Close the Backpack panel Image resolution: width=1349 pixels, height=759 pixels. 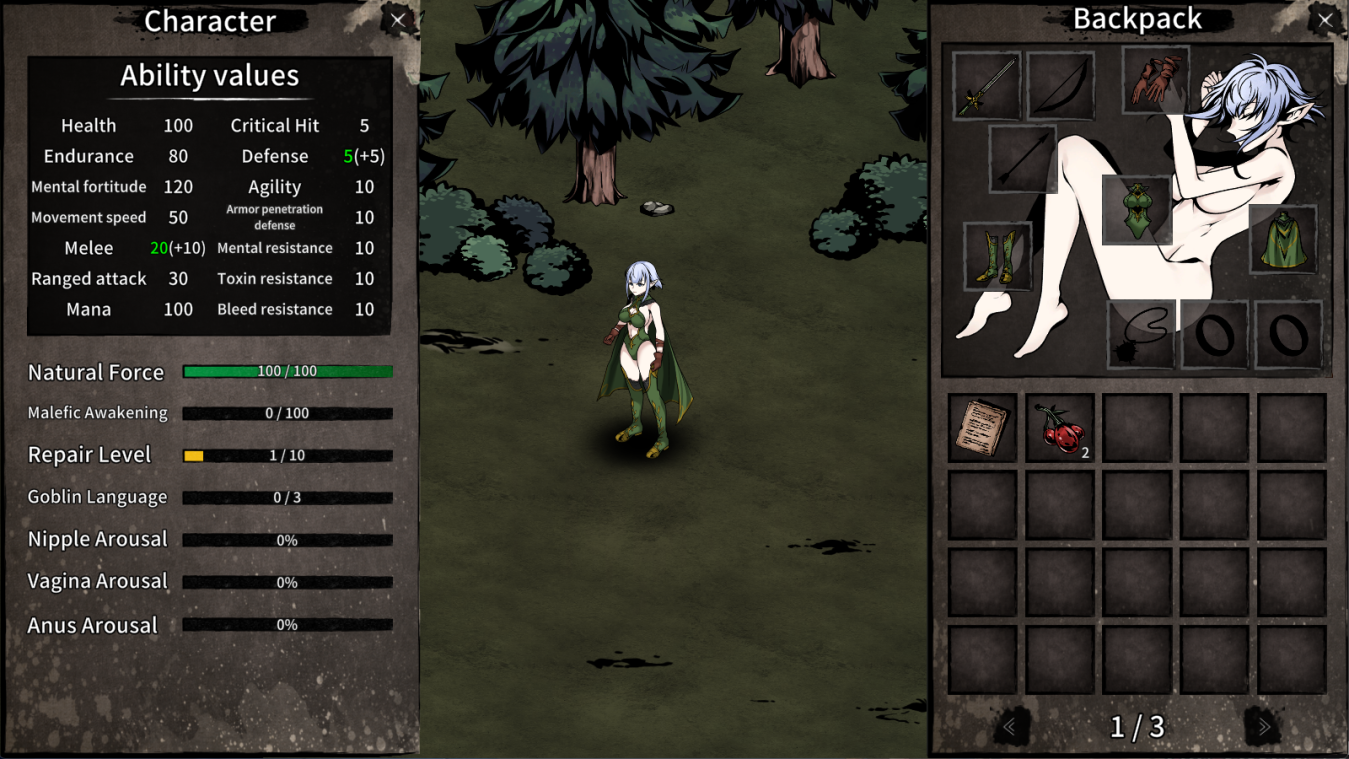point(1325,19)
